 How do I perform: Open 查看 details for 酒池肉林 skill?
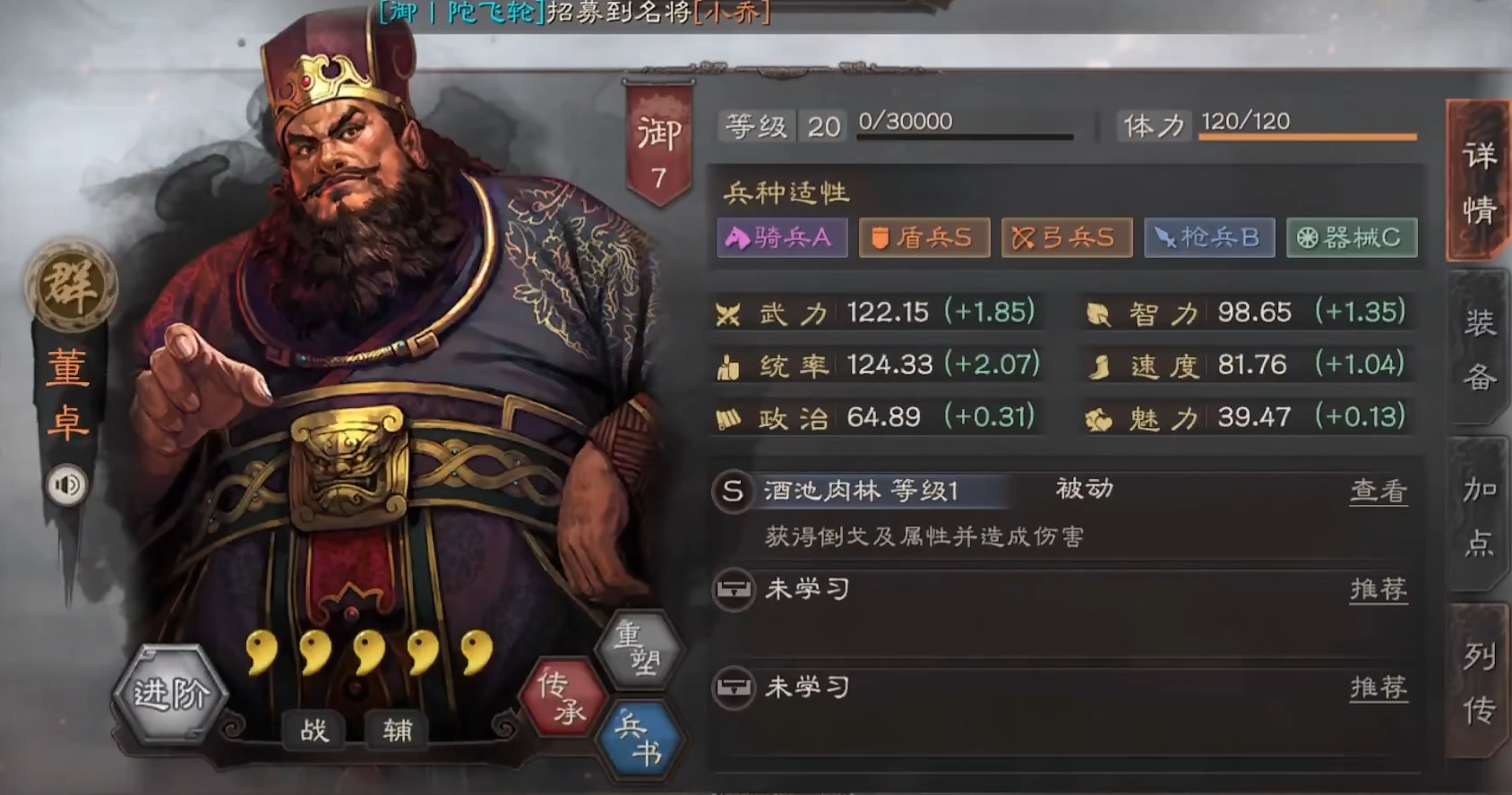pos(1379,491)
